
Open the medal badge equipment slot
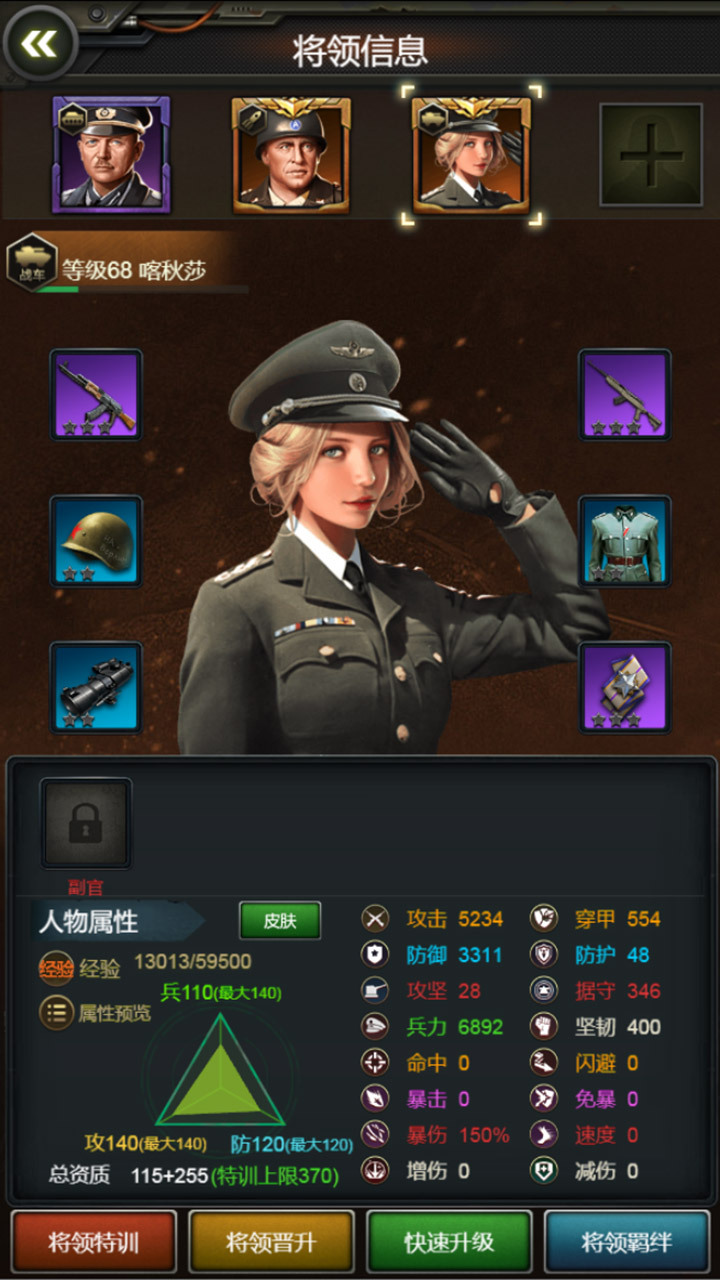click(625, 687)
